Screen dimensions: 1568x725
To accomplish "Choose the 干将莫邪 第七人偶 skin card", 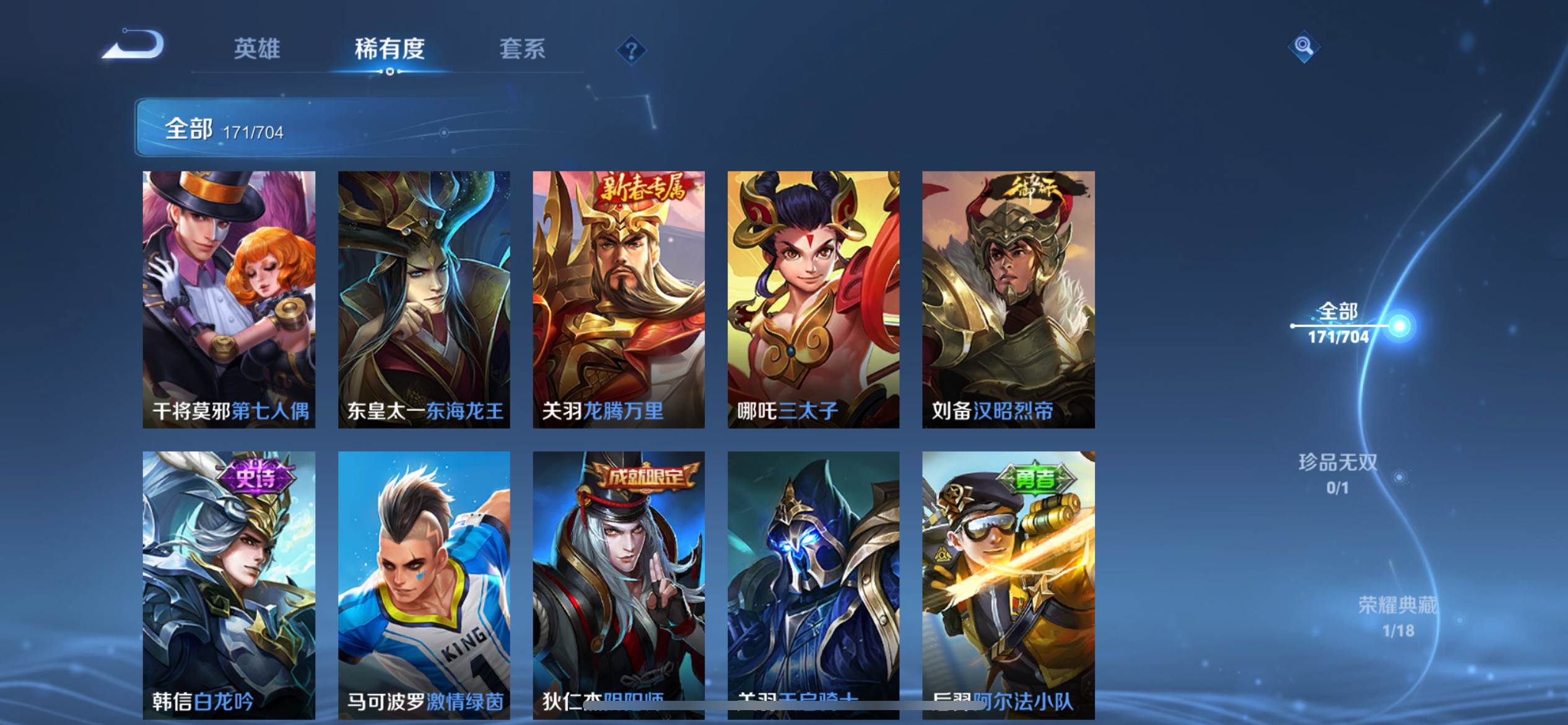I will coord(229,299).
